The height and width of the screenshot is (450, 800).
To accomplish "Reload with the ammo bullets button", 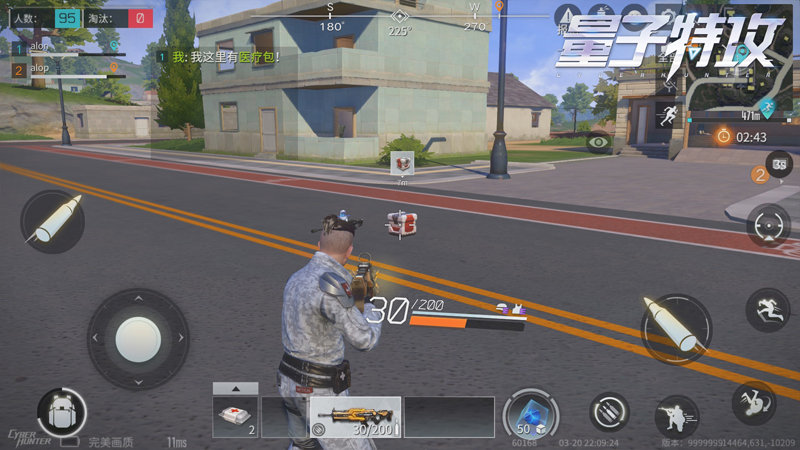I will coord(609,411).
